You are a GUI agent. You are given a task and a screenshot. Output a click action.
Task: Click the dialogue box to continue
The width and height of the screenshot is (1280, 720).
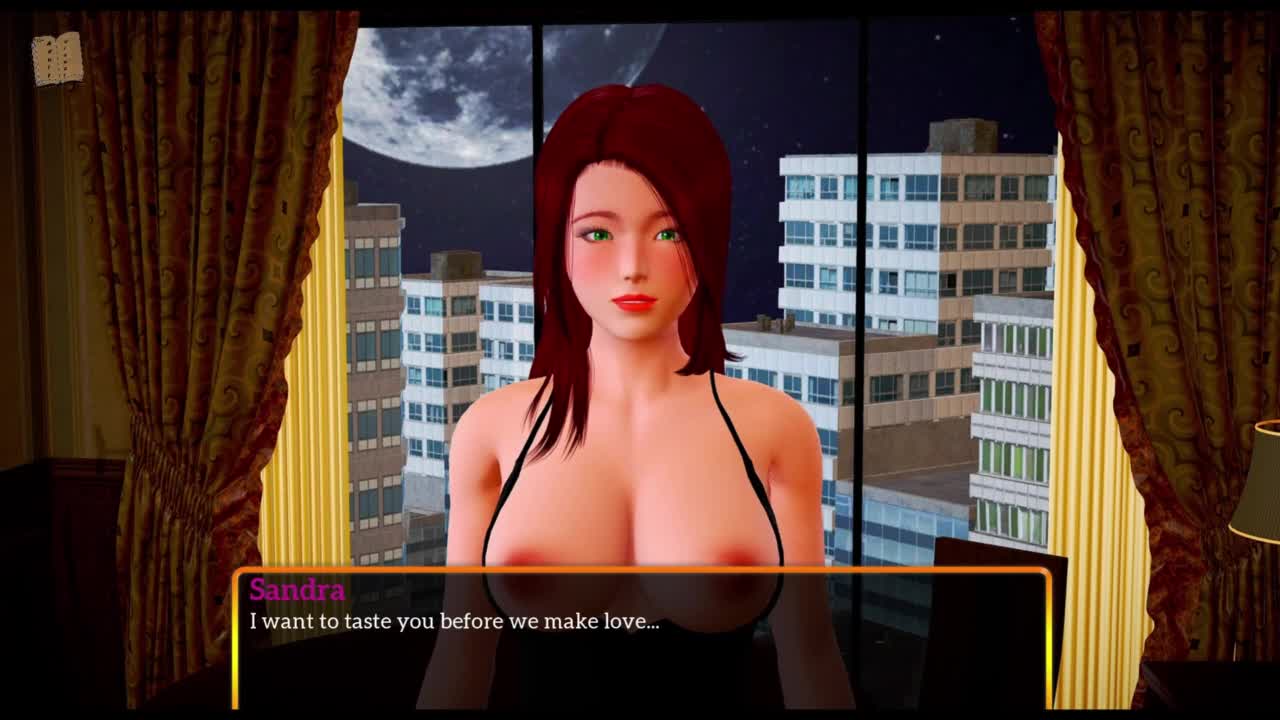[641, 638]
